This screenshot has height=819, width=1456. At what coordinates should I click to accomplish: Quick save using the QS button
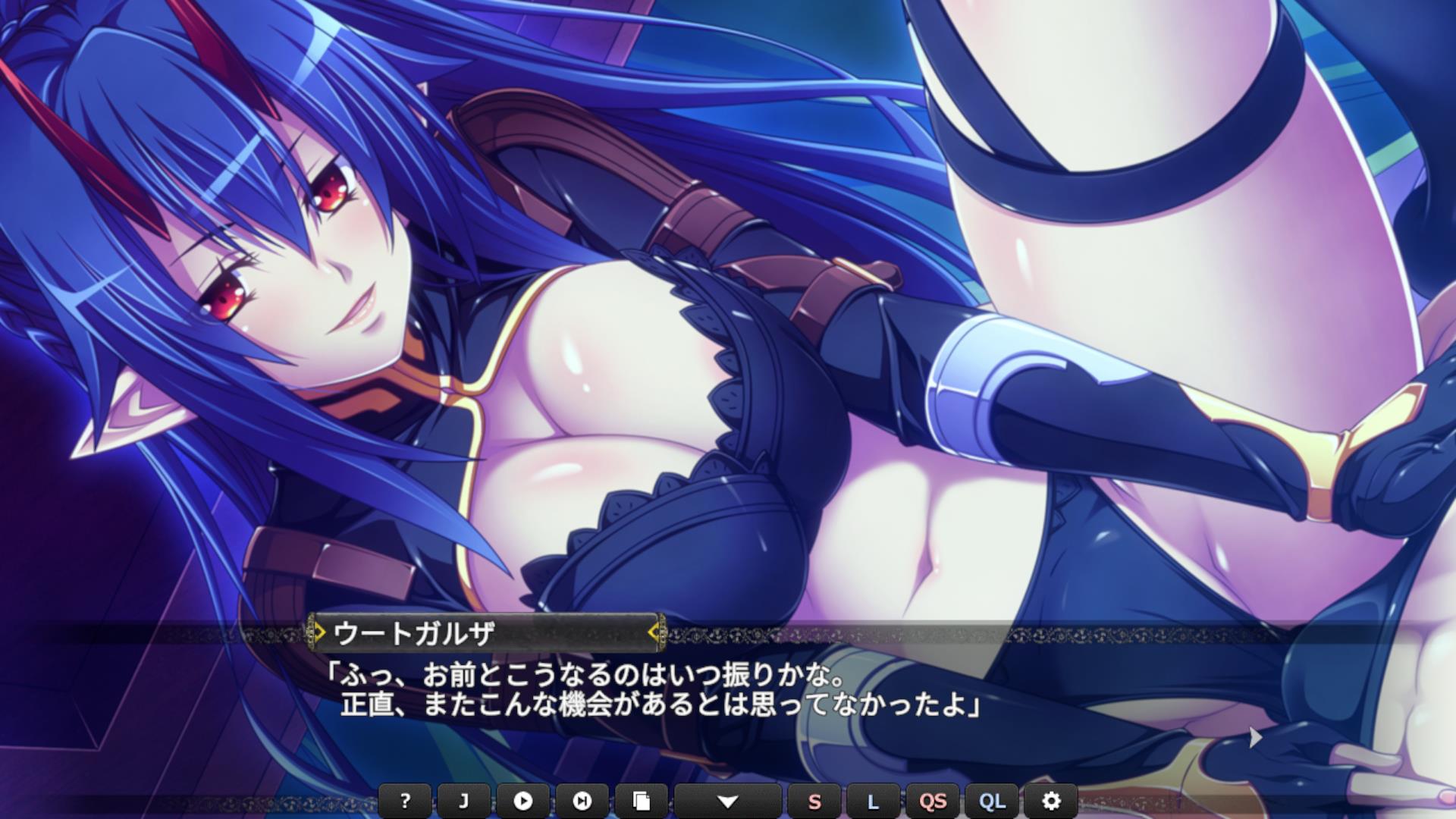pos(932,801)
